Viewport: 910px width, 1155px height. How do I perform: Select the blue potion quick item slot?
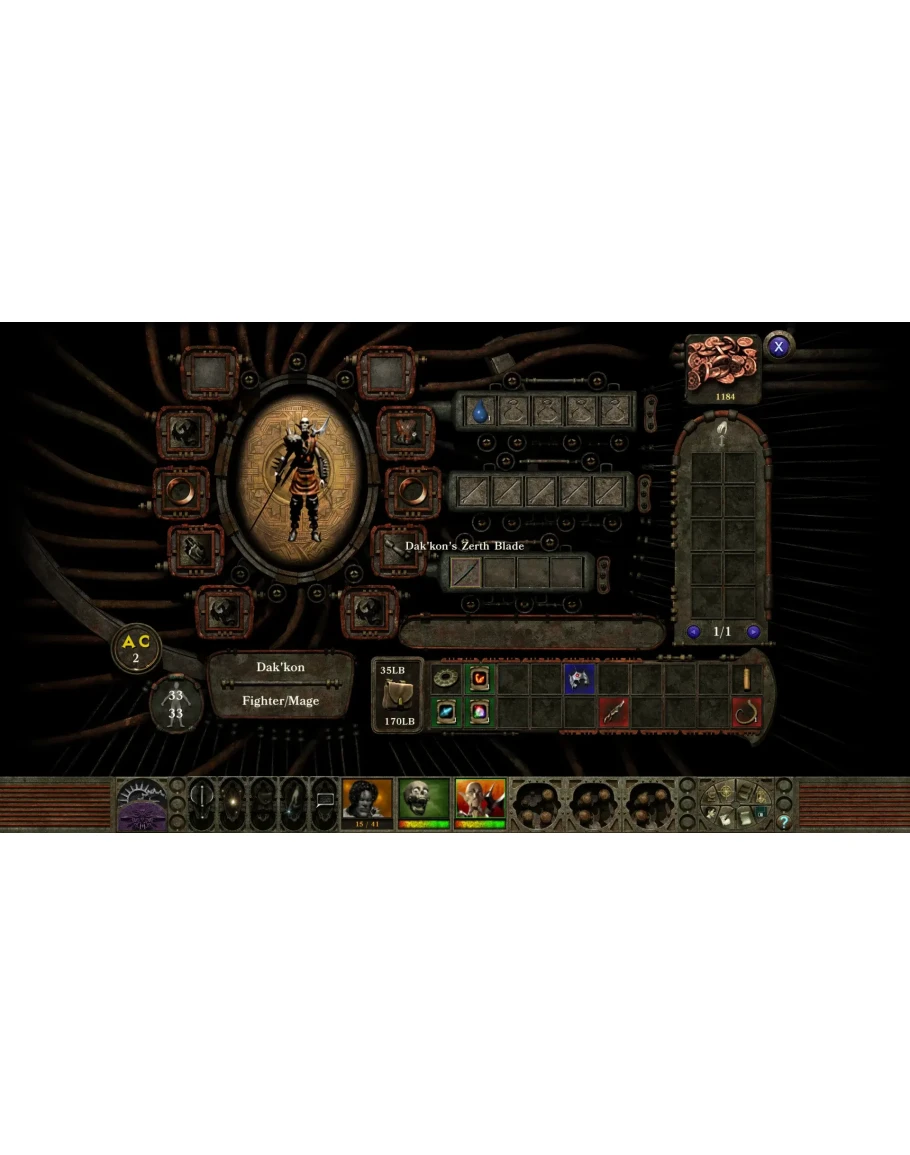[479, 410]
